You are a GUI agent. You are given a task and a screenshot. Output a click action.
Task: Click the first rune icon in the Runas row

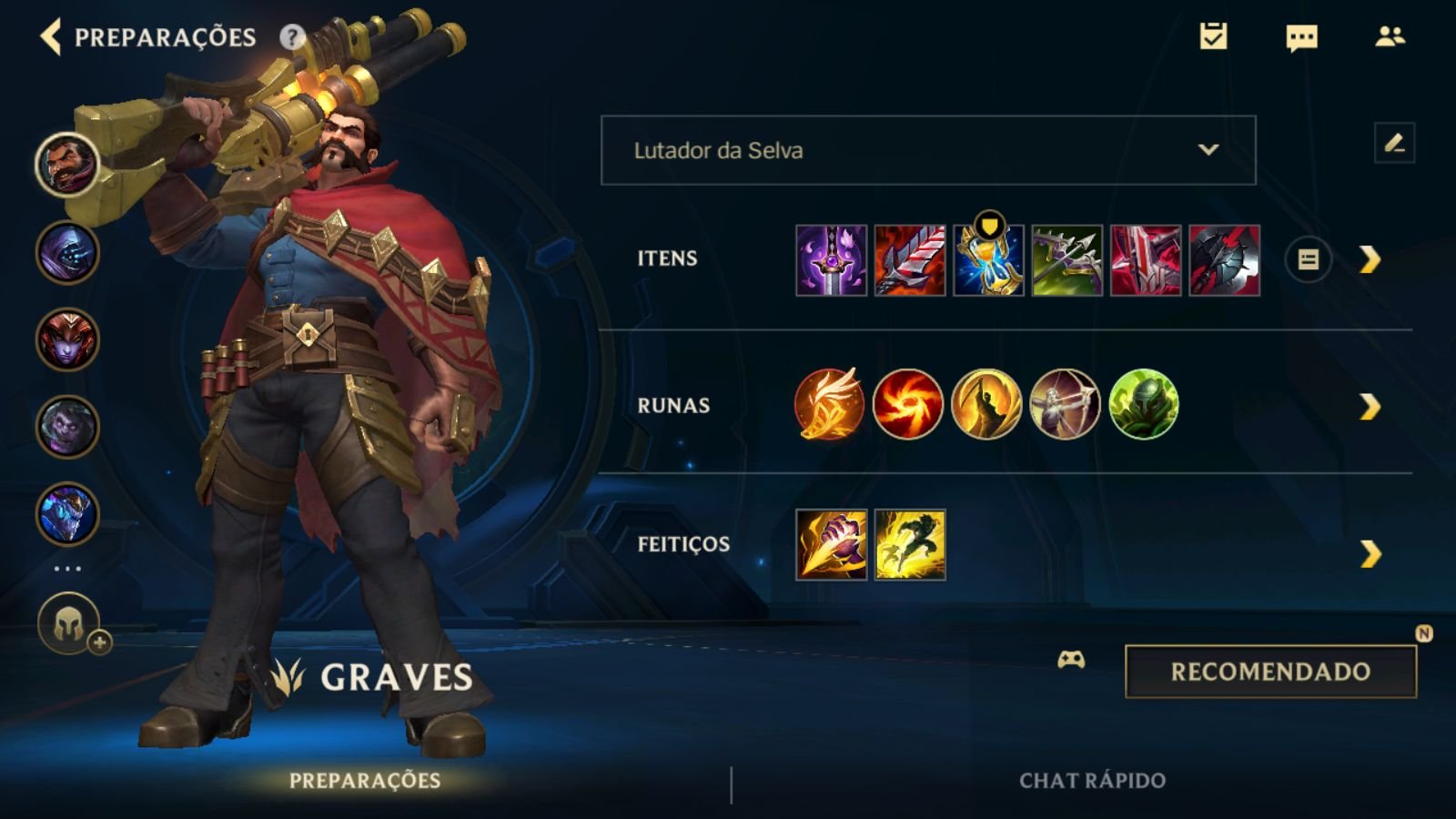[x=831, y=405]
